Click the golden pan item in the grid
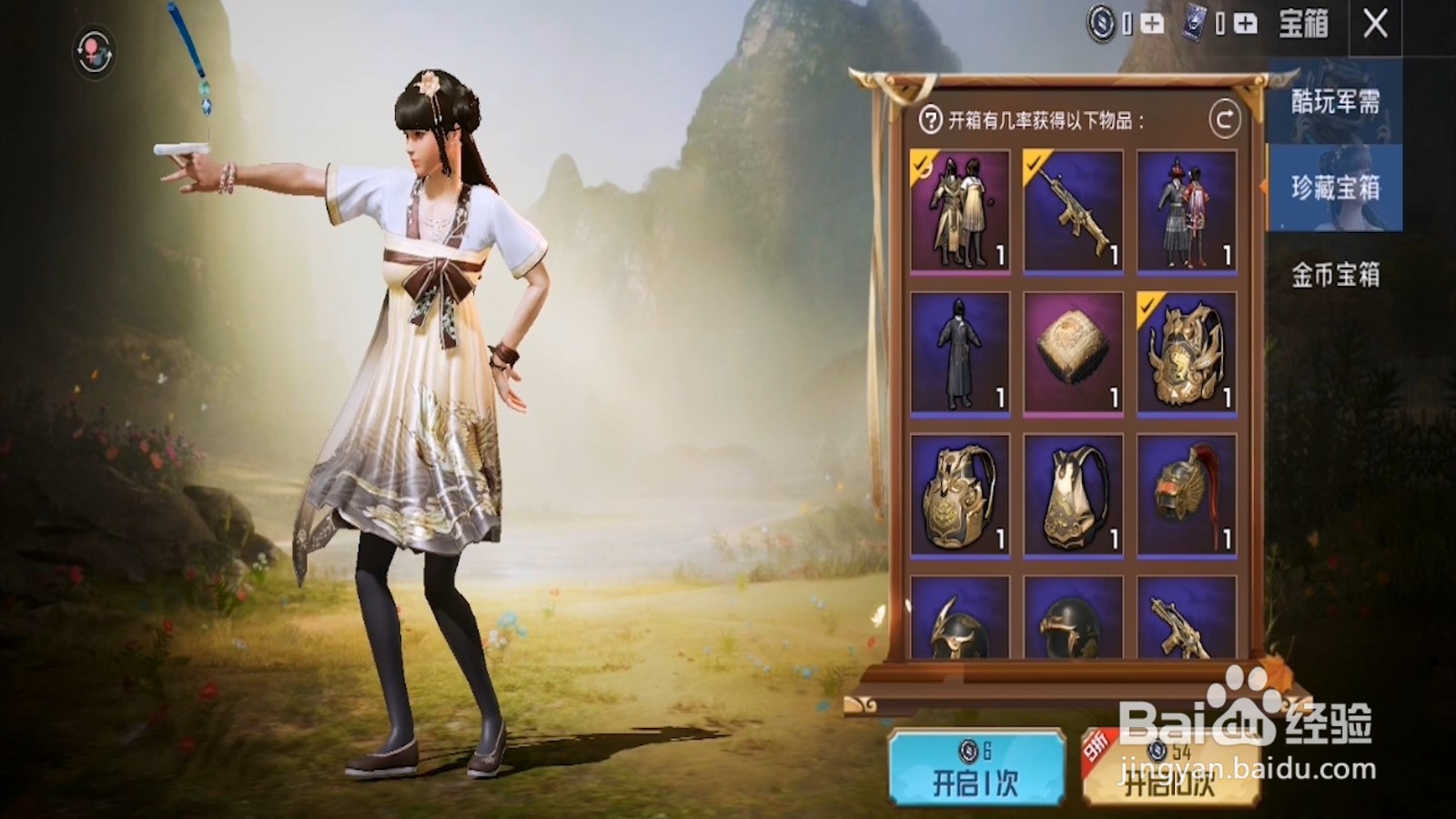 (x=1073, y=353)
